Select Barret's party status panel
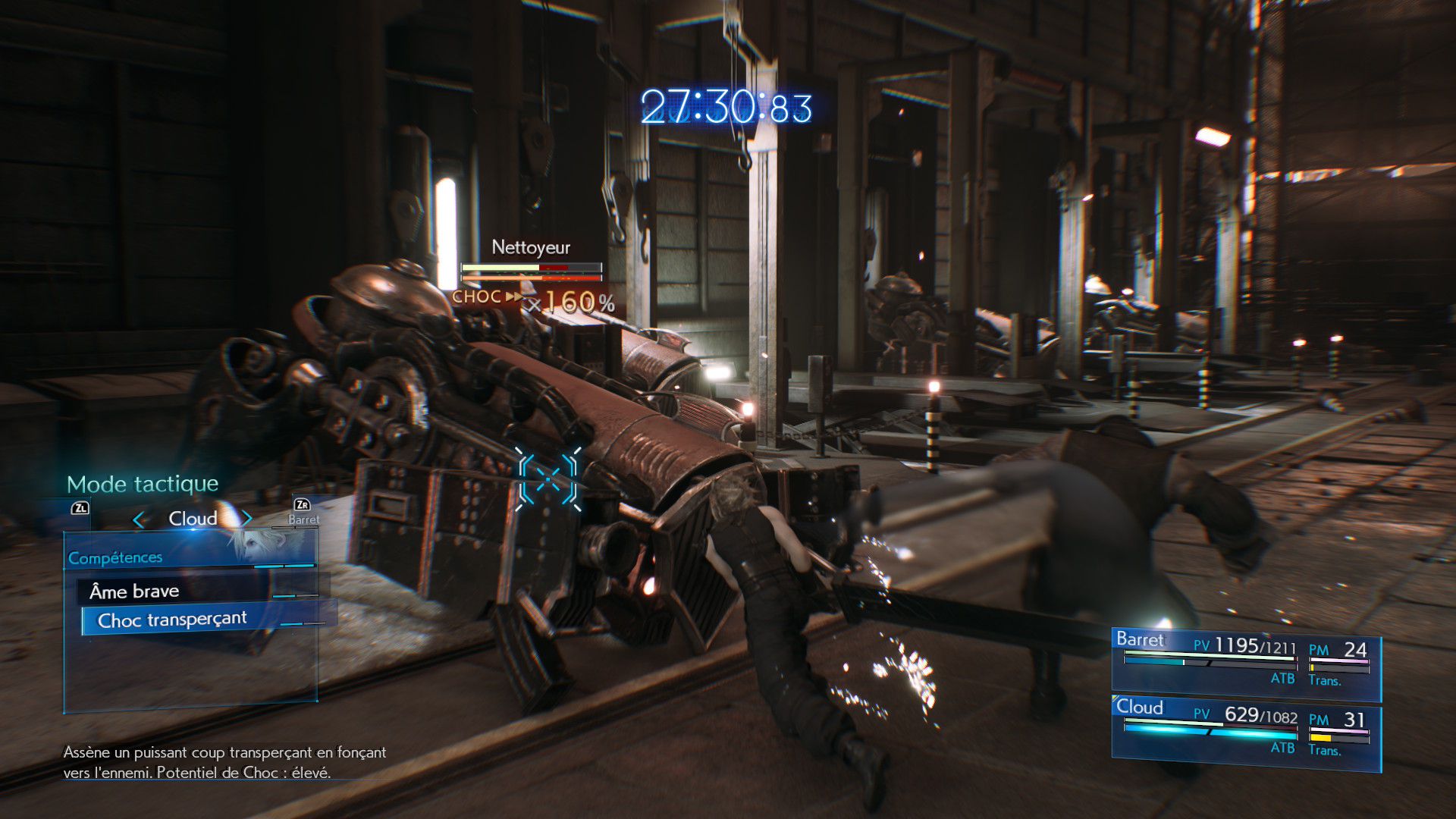 tap(1245, 664)
